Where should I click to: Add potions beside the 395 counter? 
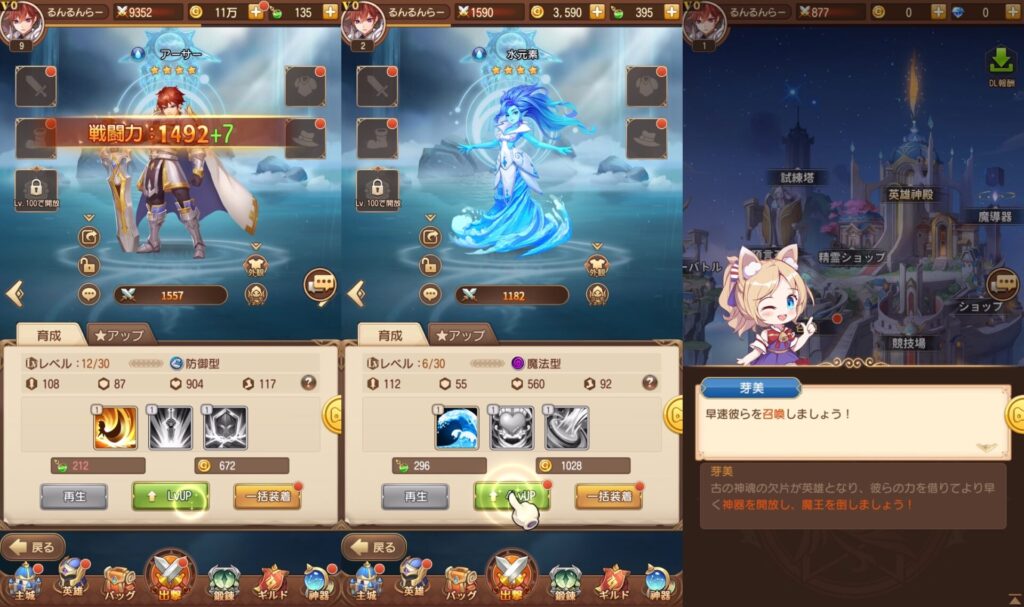[672, 12]
